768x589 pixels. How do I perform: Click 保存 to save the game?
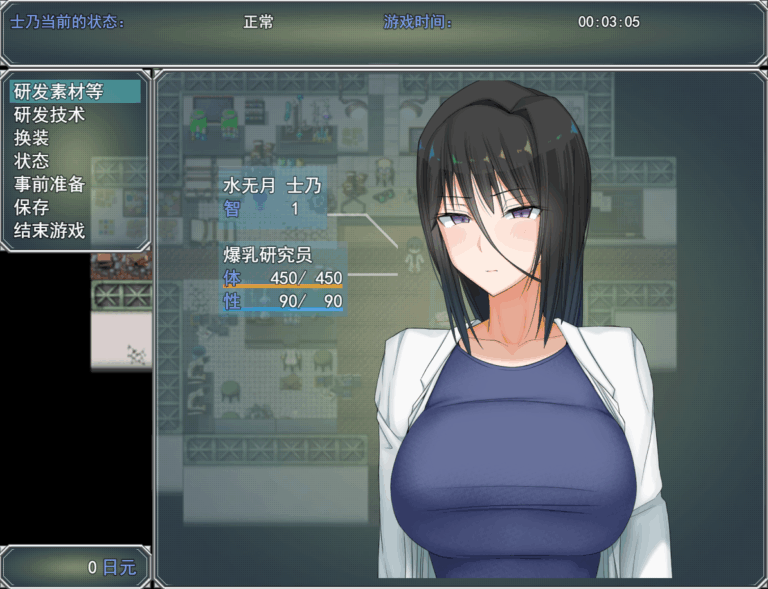pos(31,207)
